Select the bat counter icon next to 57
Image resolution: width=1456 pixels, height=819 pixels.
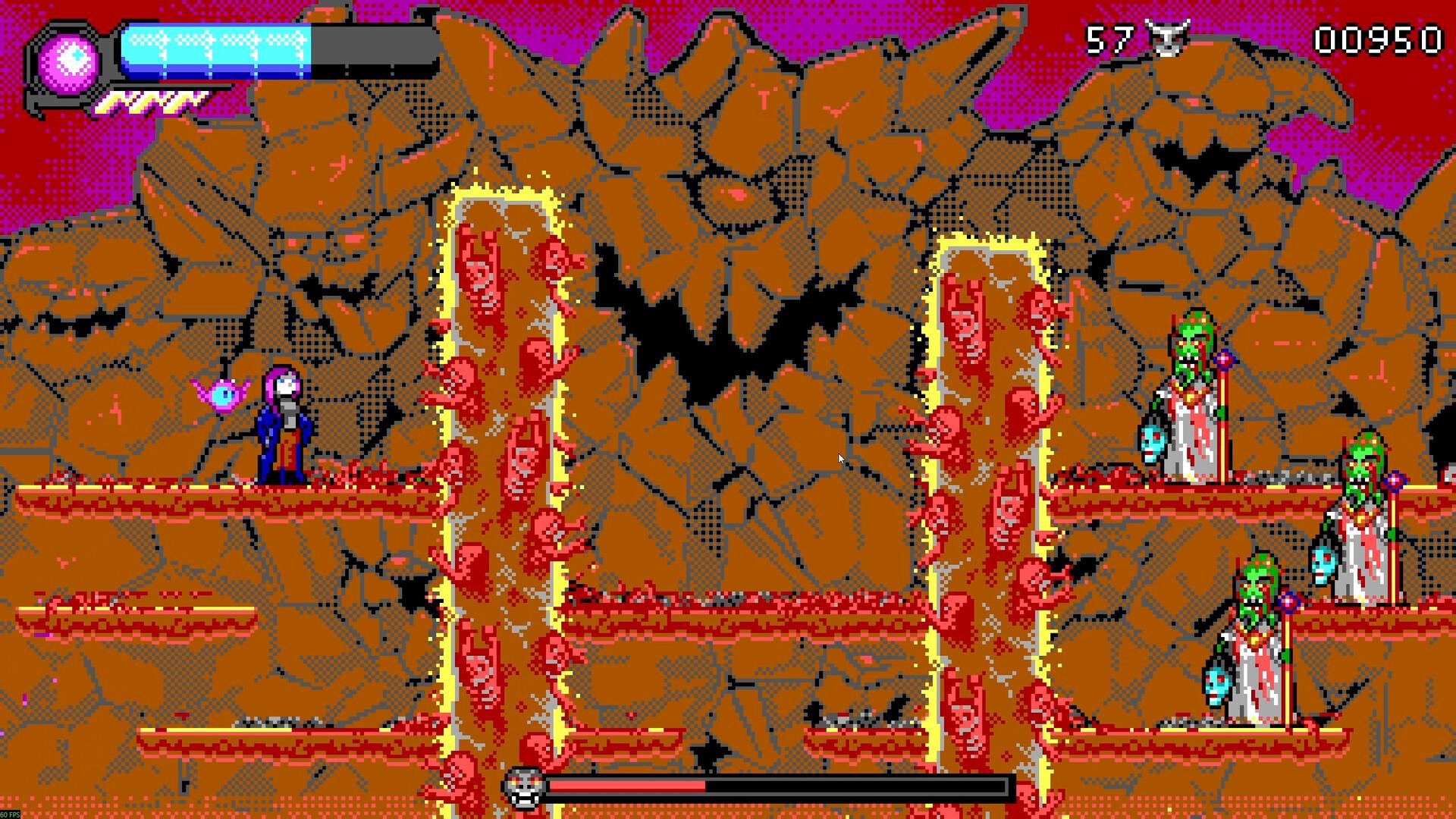pyautogui.click(x=1168, y=36)
